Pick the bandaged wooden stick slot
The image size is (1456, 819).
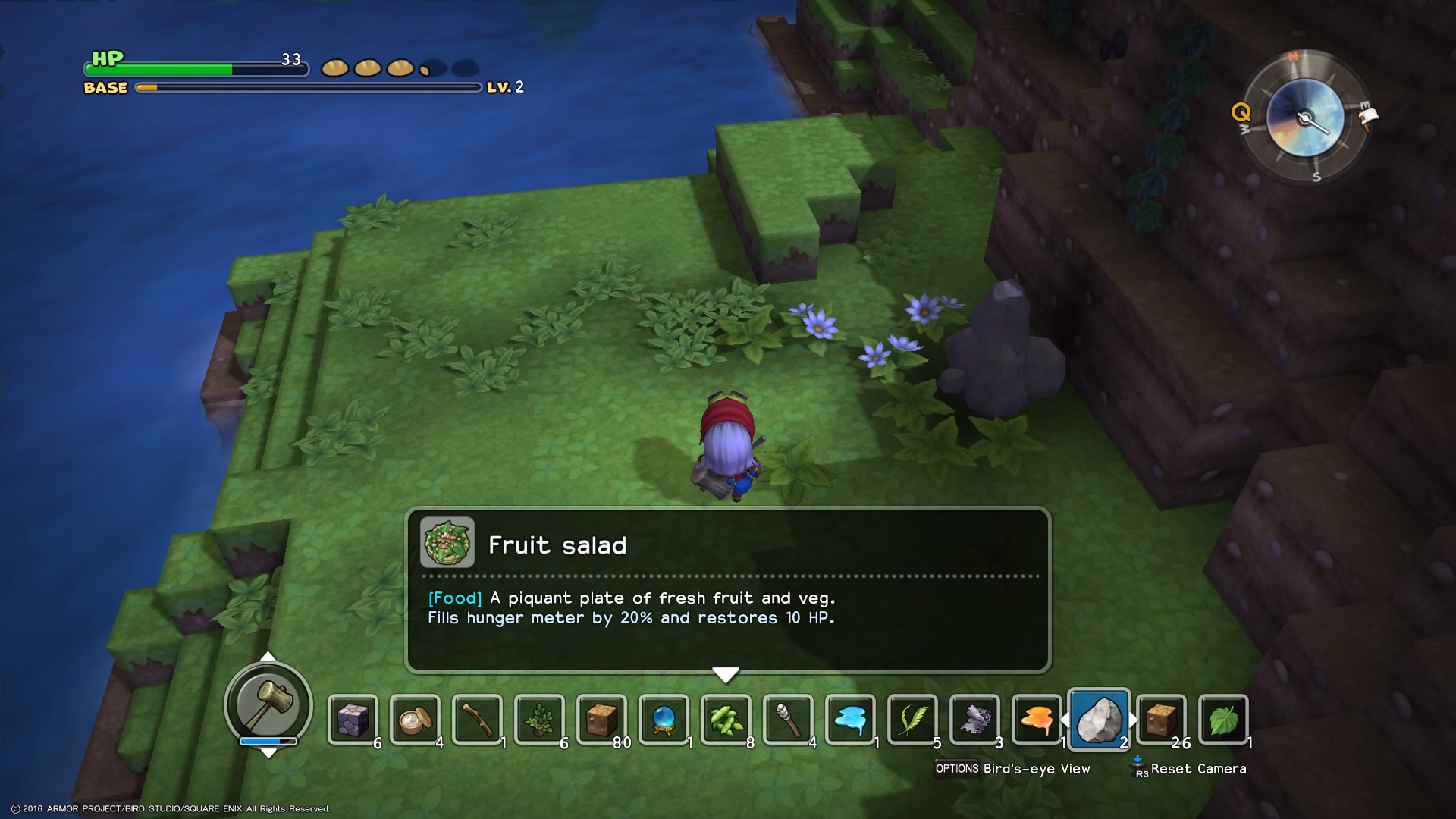click(x=788, y=719)
